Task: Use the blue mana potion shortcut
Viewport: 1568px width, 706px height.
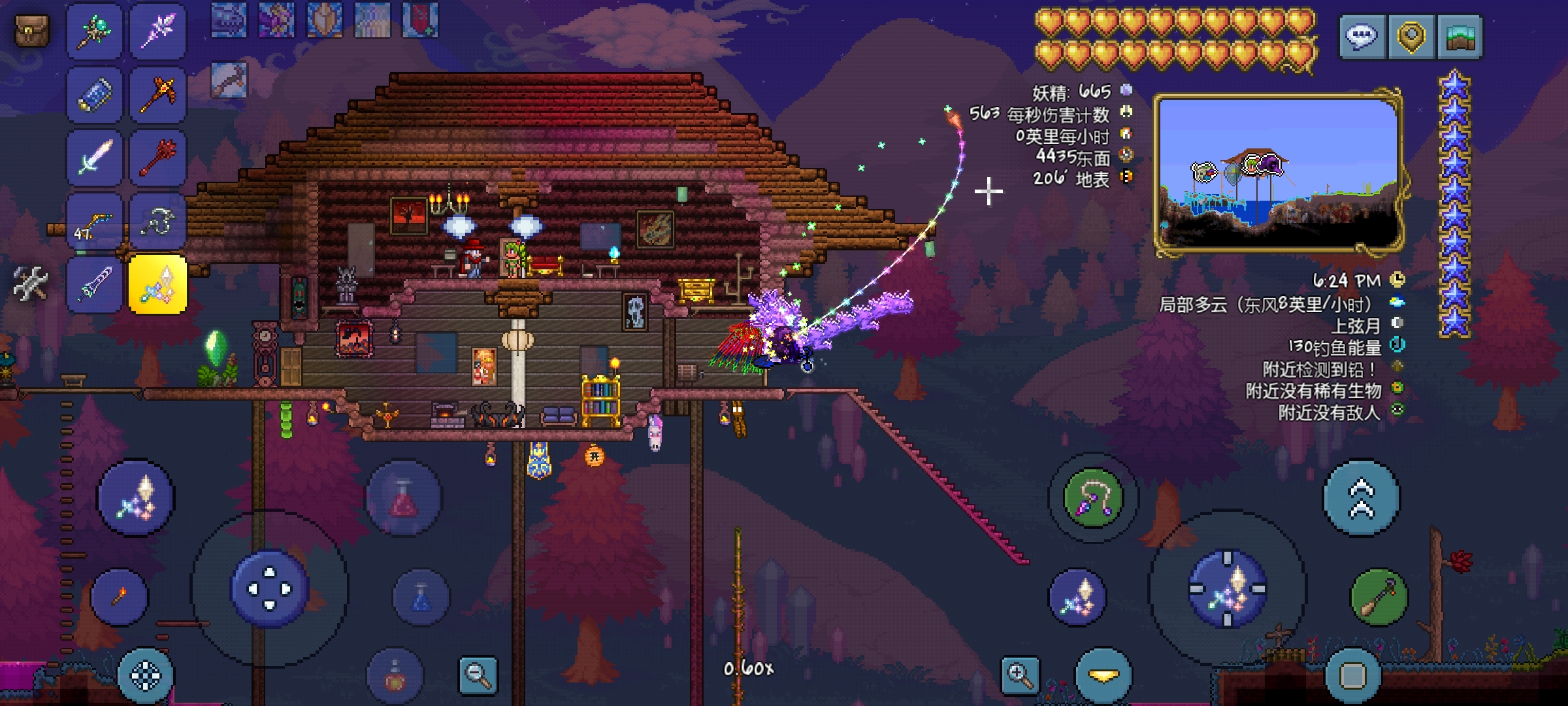Action: [421, 597]
